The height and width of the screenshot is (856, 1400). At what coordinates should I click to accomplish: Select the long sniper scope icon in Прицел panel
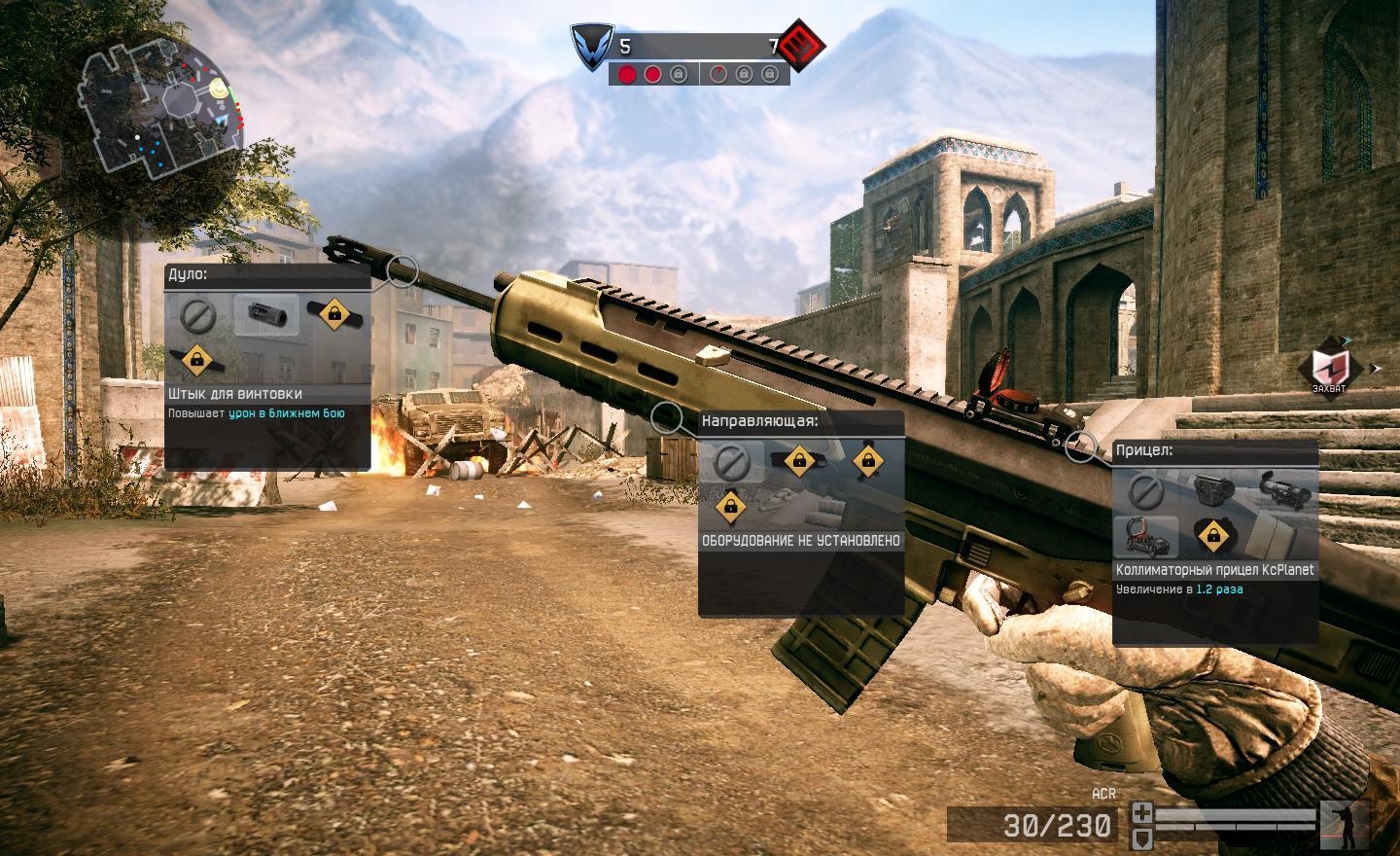[1283, 491]
